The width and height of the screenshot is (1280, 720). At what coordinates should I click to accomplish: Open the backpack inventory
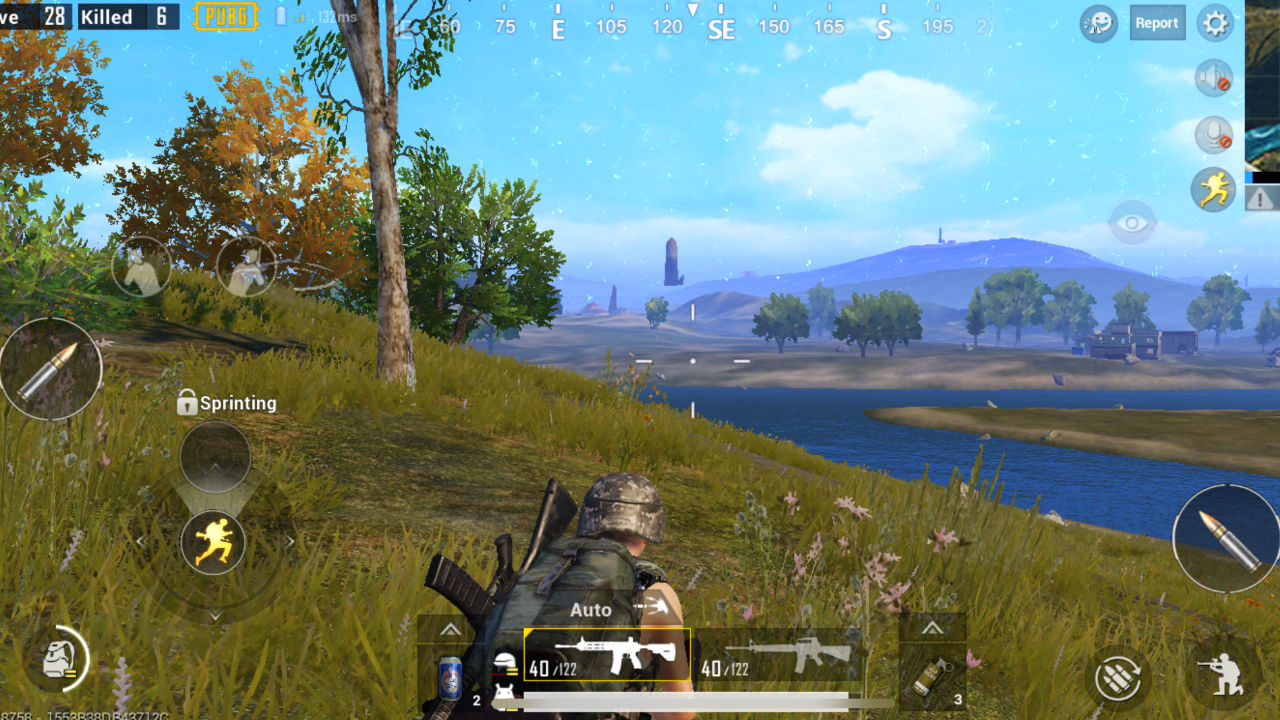click(x=55, y=659)
